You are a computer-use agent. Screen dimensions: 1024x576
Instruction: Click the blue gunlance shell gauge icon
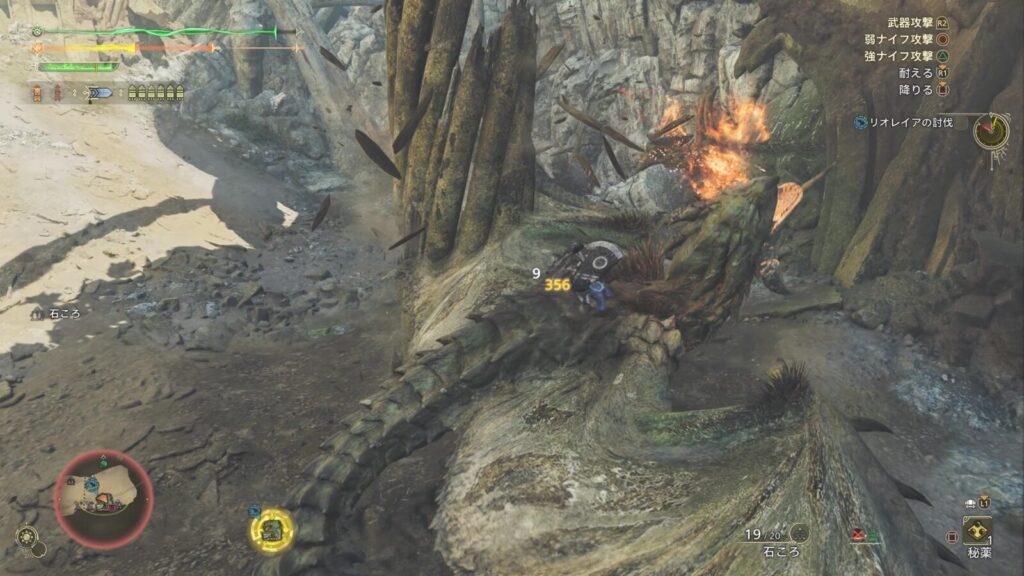point(101,93)
